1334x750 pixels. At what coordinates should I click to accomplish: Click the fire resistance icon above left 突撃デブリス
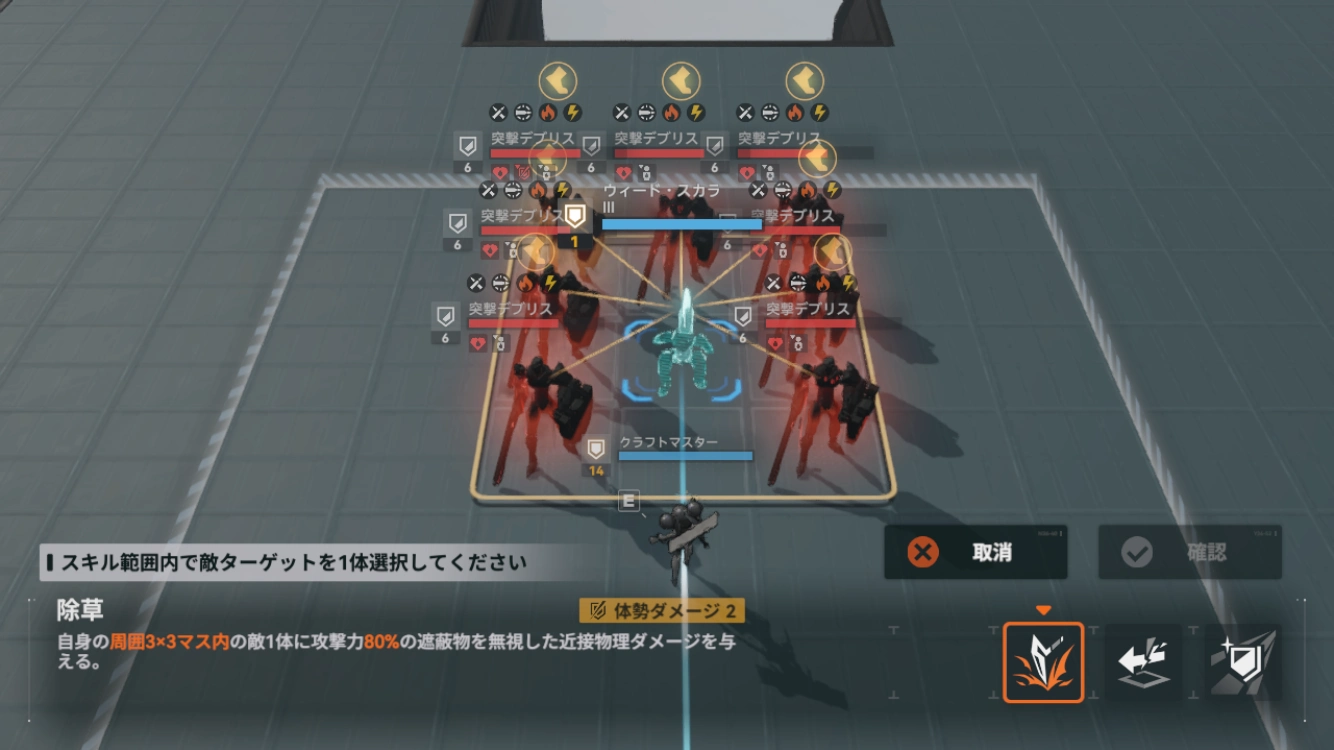coord(548,111)
